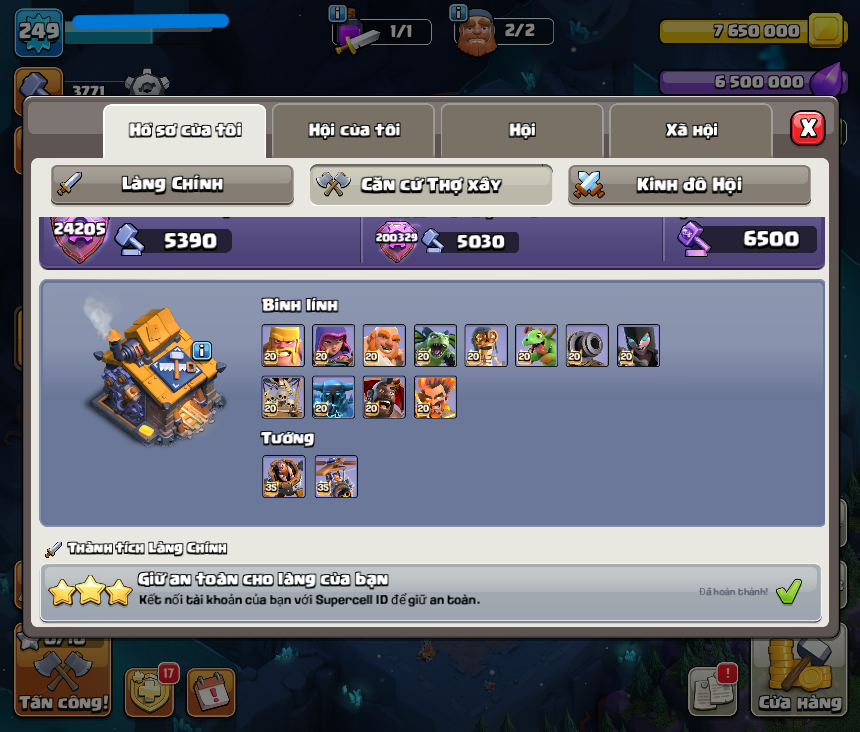Switch to the Xã hội tab
Image resolution: width=860 pixels, height=732 pixels.
(x=691, y=130)
